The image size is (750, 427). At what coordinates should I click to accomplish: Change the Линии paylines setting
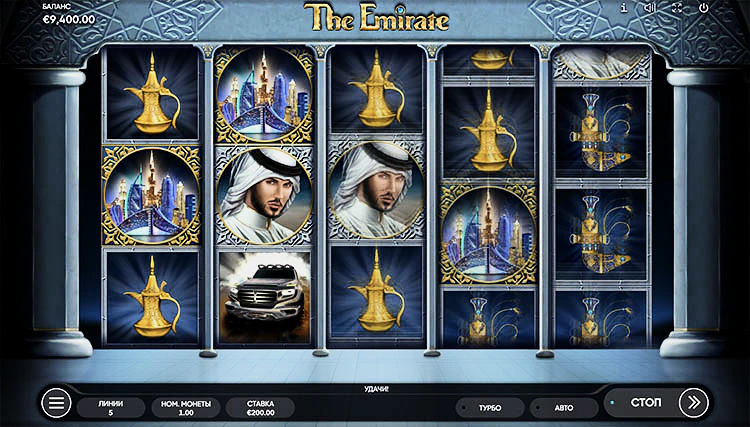click(111, 407)
